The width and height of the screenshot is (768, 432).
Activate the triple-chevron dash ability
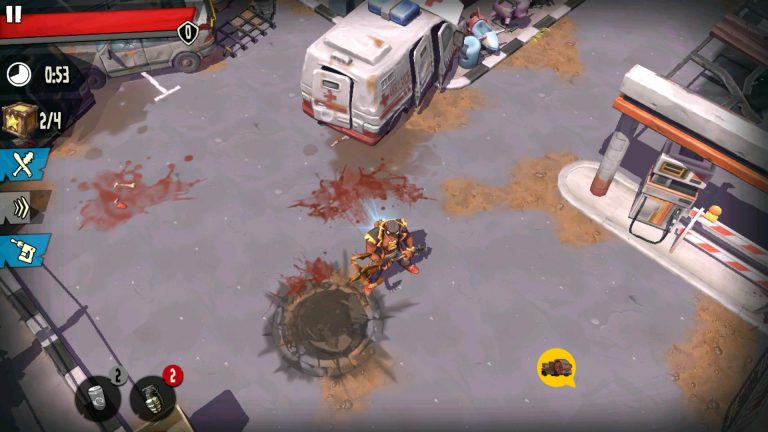(x=21, y=207)
